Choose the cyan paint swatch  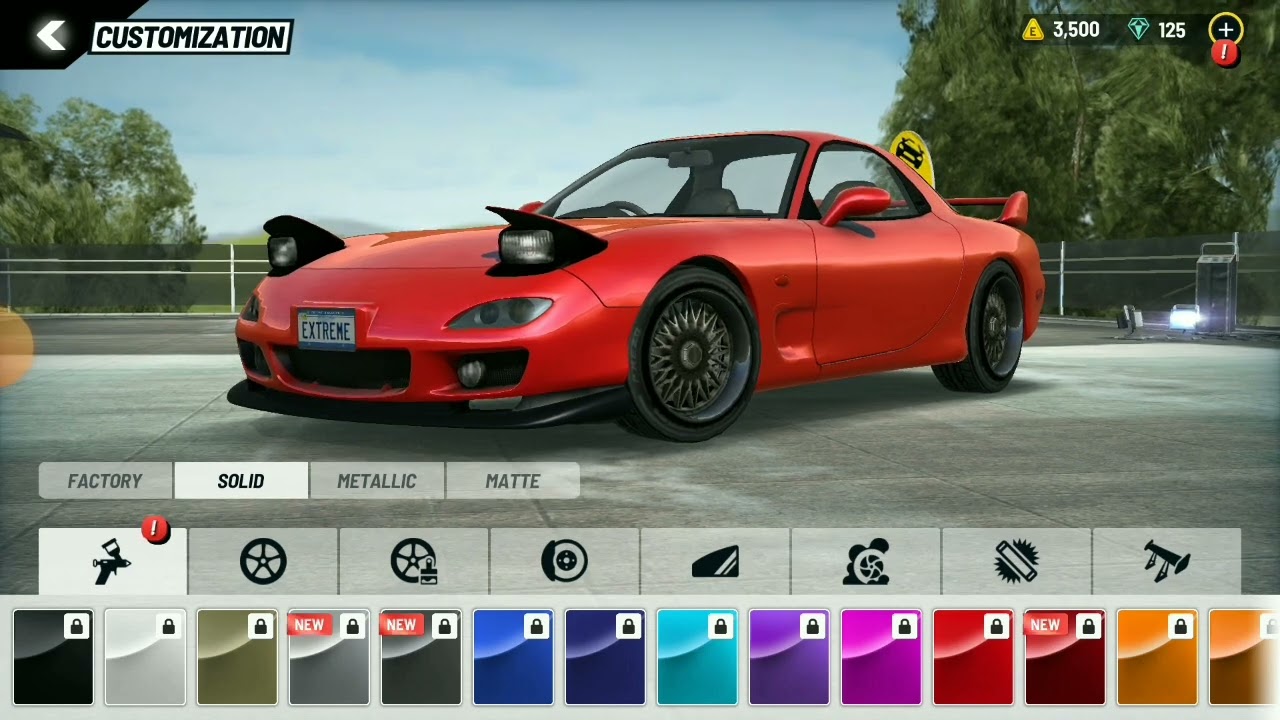[x=697, y=658]
